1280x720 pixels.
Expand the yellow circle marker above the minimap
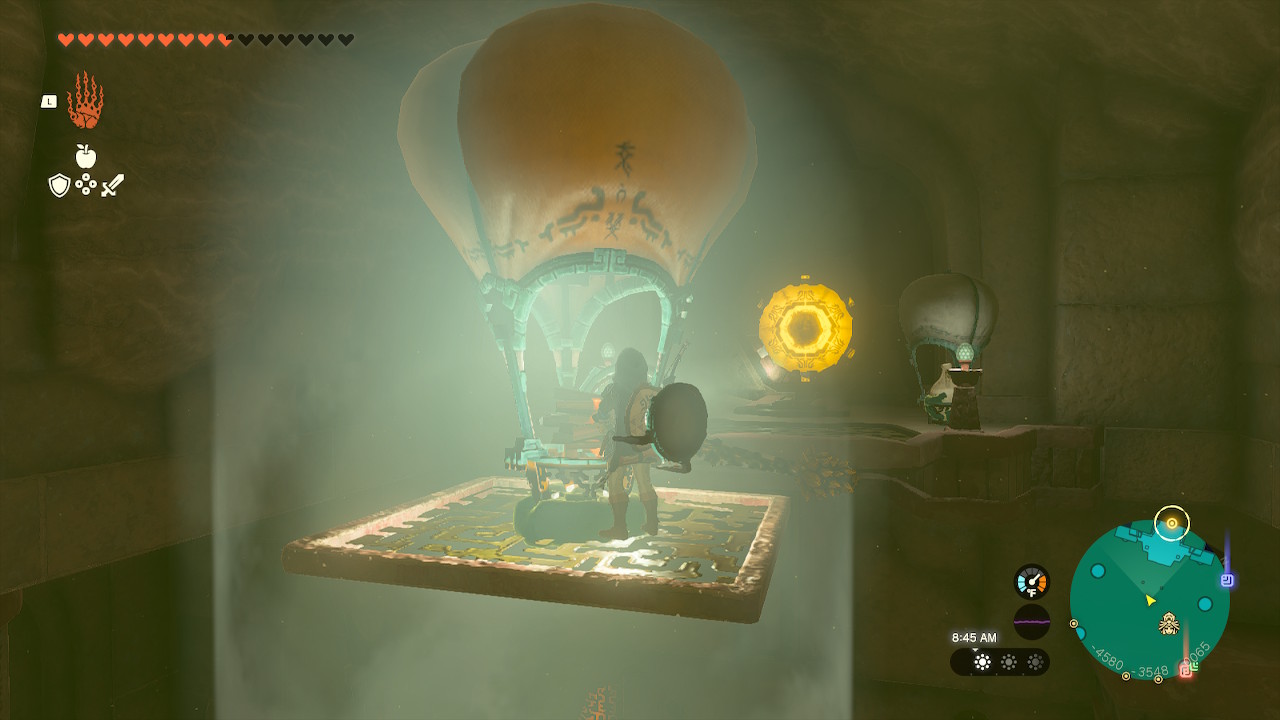1172,523
